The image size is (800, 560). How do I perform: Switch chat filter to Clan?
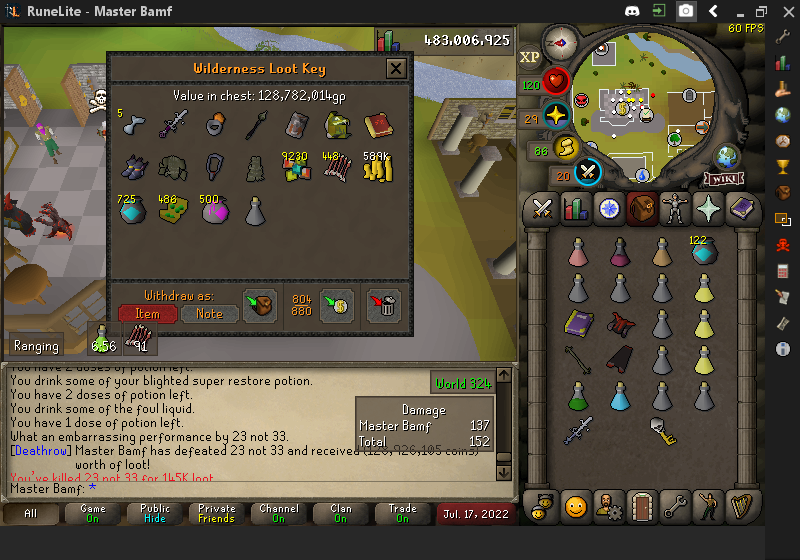coord(341,514)
